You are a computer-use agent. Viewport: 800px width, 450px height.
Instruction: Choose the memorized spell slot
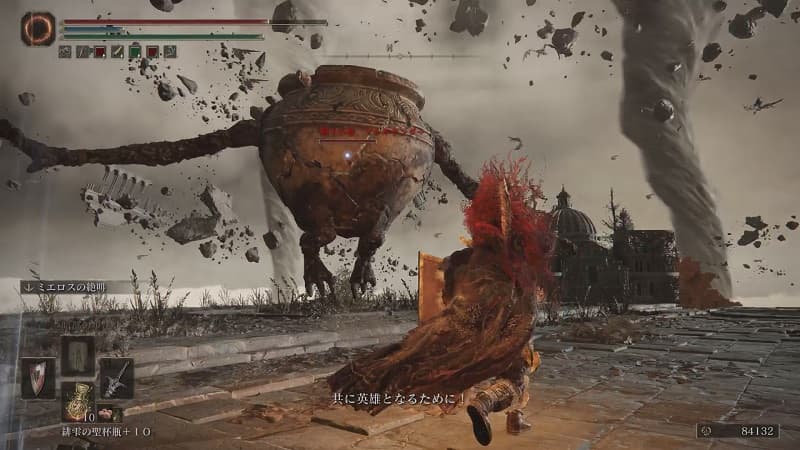pyautogui.click(x=77, y=355)
